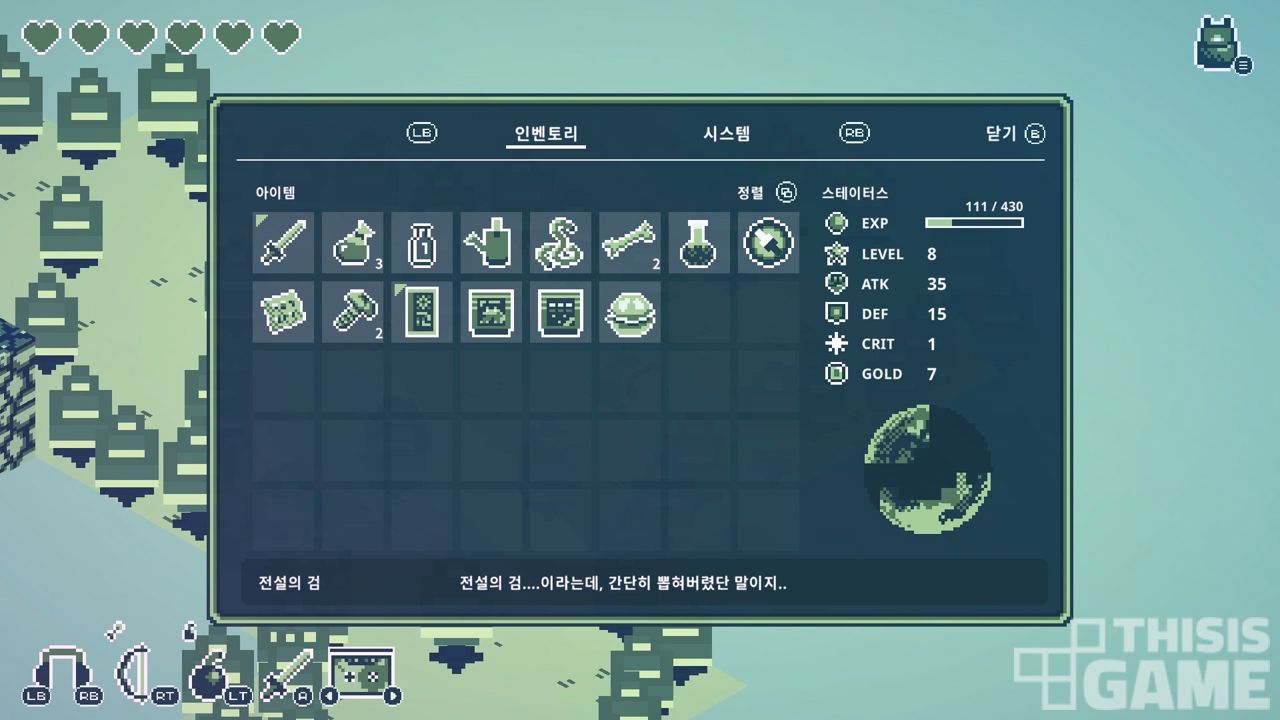Screen dimensions: 1280x720
Task: Select the sun-marked card item
Action: coord(421,312)
